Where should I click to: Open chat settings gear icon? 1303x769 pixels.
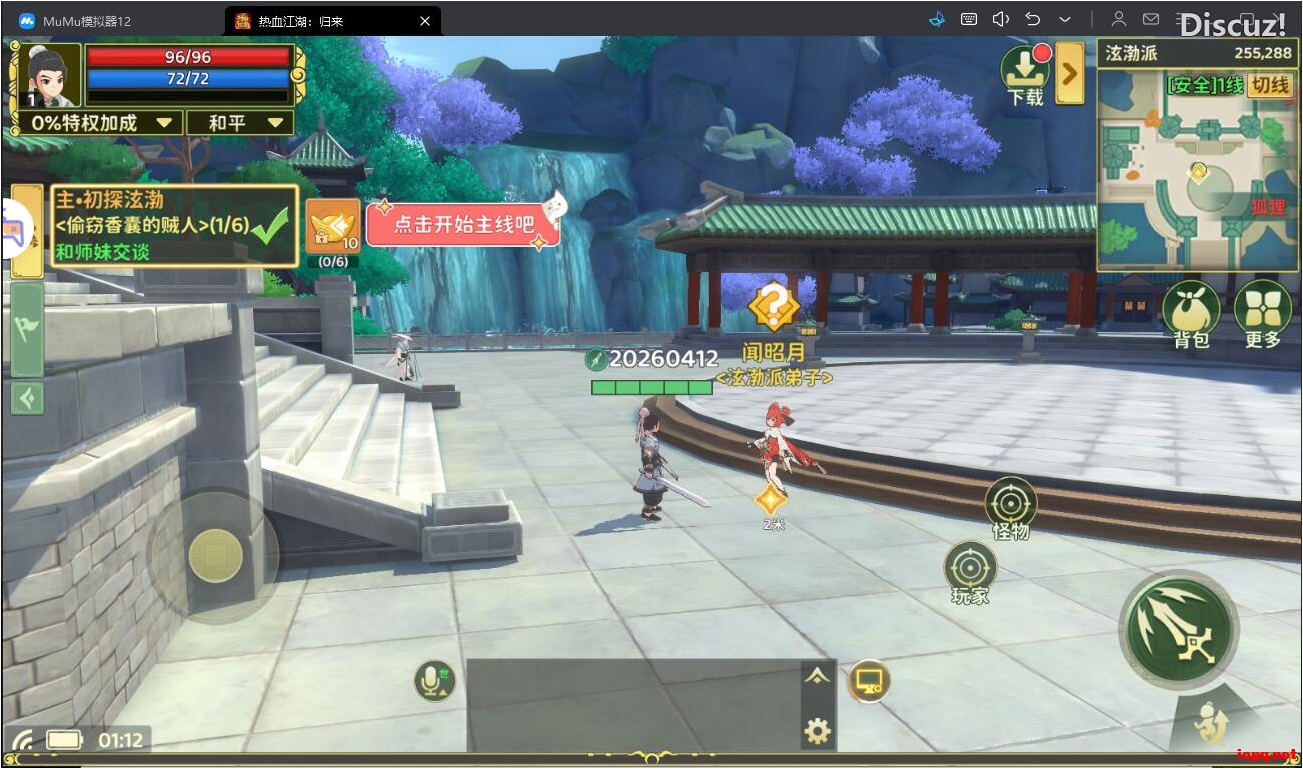click(x=817, y=732)
